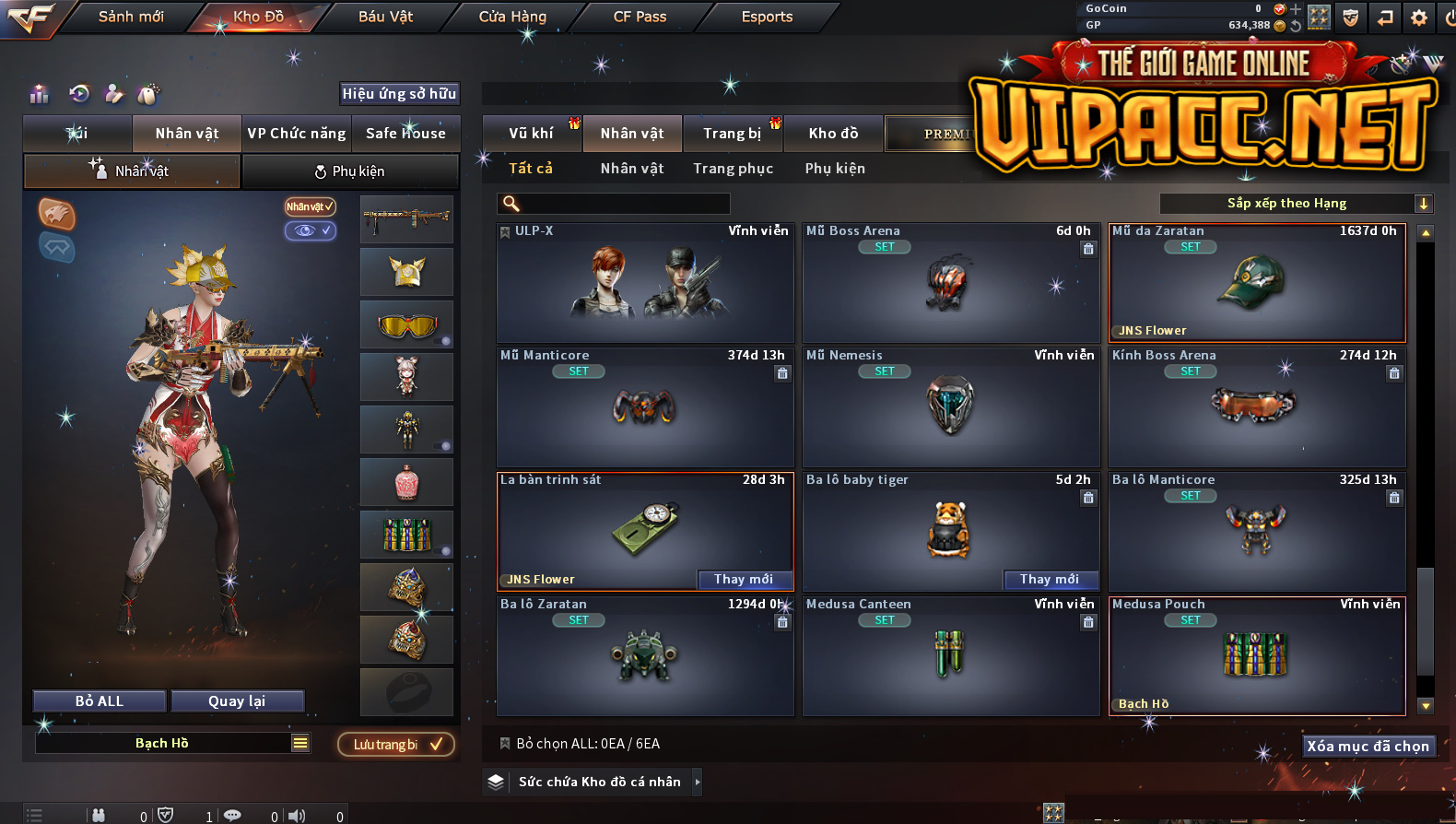Switch to the Esports tab
Viewport: 1456px width, 824px height.
pyautogui.click(x=767, y=17)
